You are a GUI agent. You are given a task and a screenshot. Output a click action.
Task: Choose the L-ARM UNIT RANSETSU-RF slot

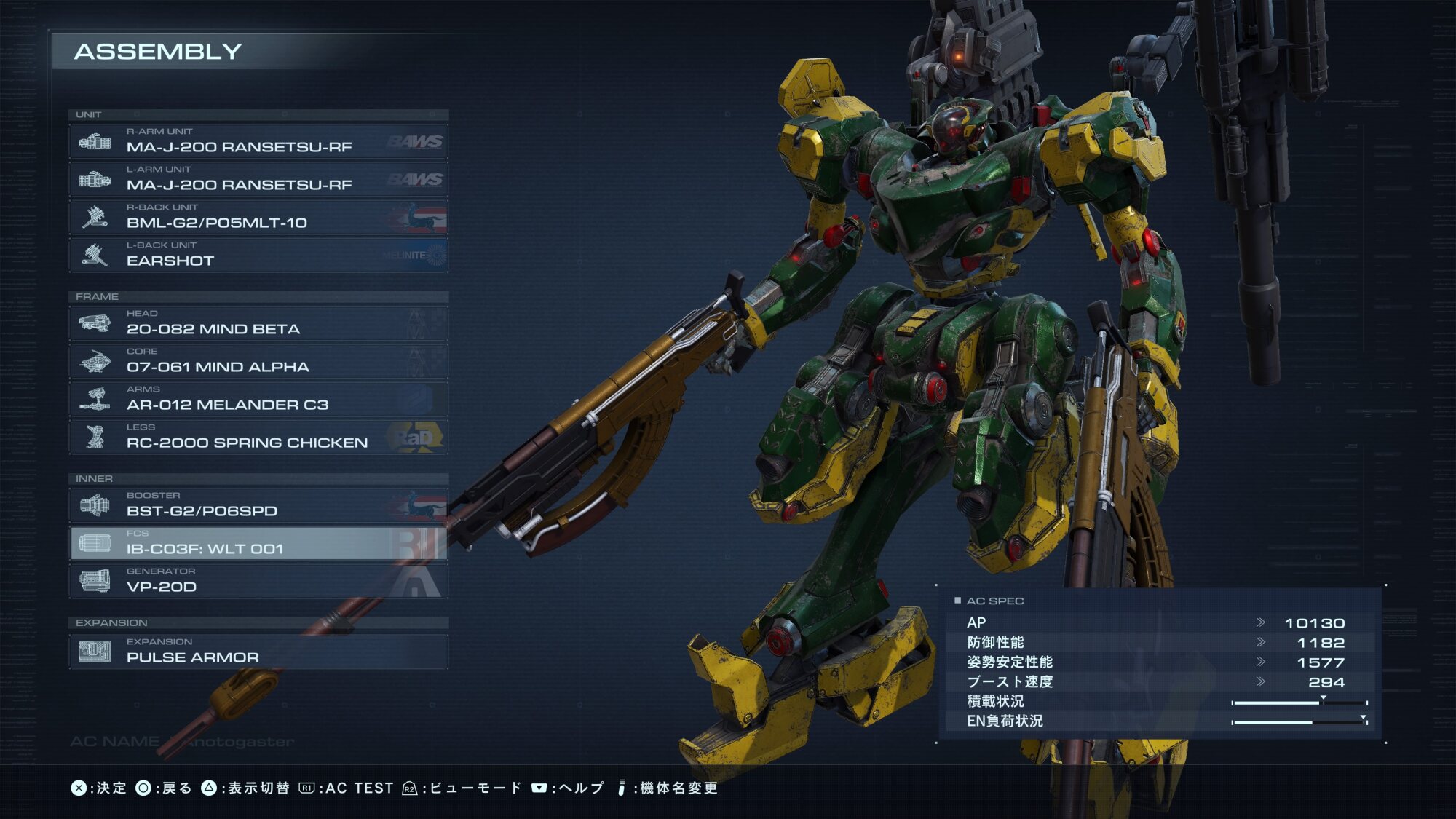pyautogui.click(x=258, y=179)
